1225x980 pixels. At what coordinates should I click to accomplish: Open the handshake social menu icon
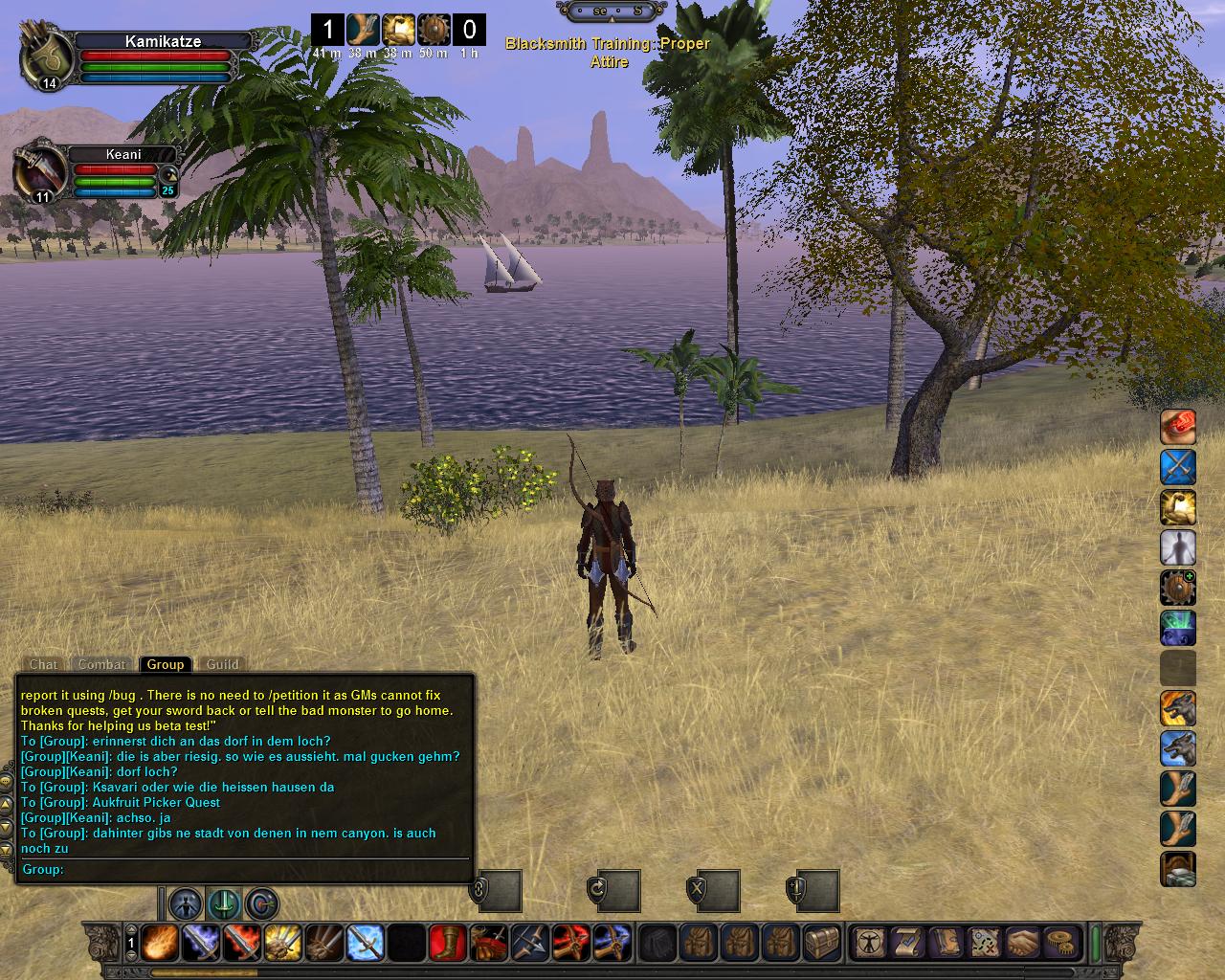tap(1022, 943)
